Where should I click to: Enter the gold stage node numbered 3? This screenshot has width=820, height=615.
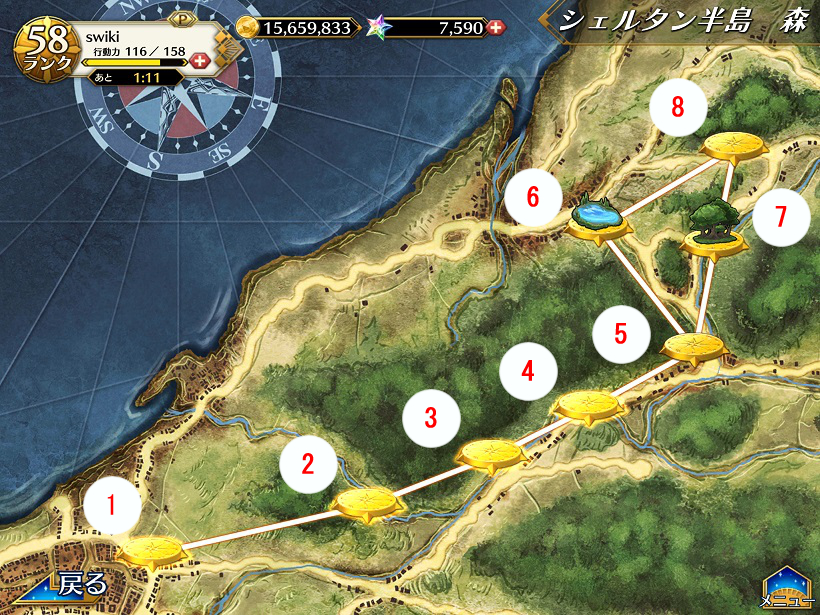(491, 454)
